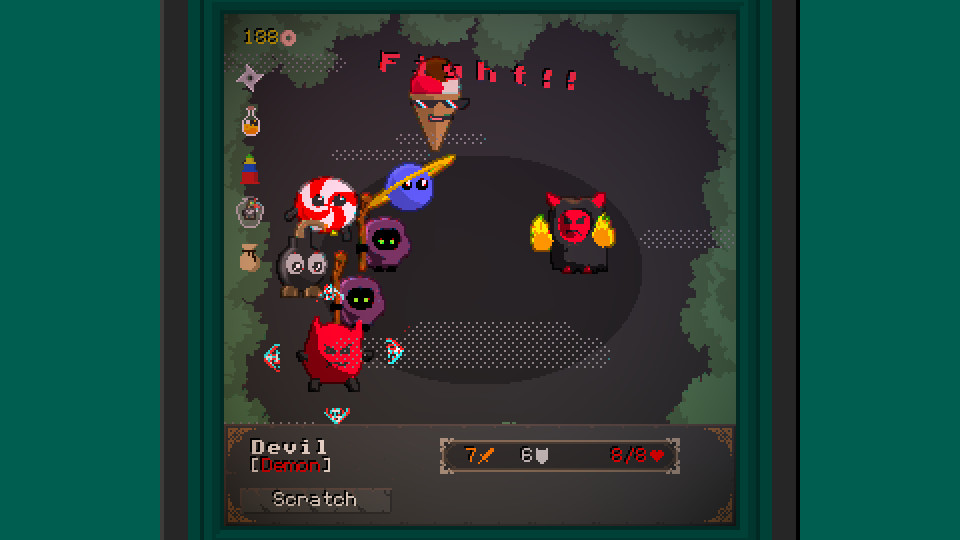Use the Scratch attack button
The image size is (960, 540).
click(x=314, y=499)
